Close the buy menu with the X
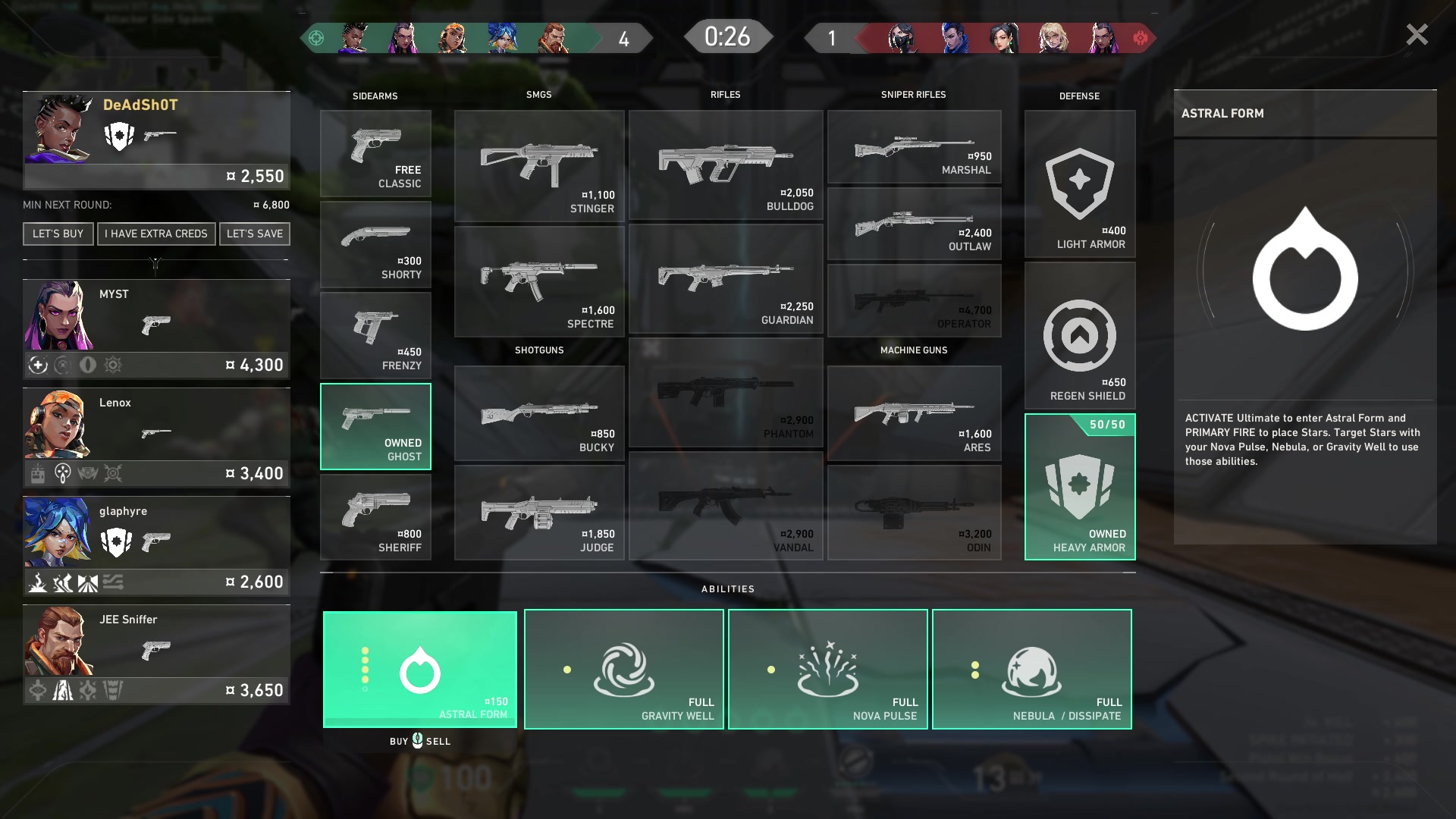This screenshot has width=1456, height=819. point(1417,35)
